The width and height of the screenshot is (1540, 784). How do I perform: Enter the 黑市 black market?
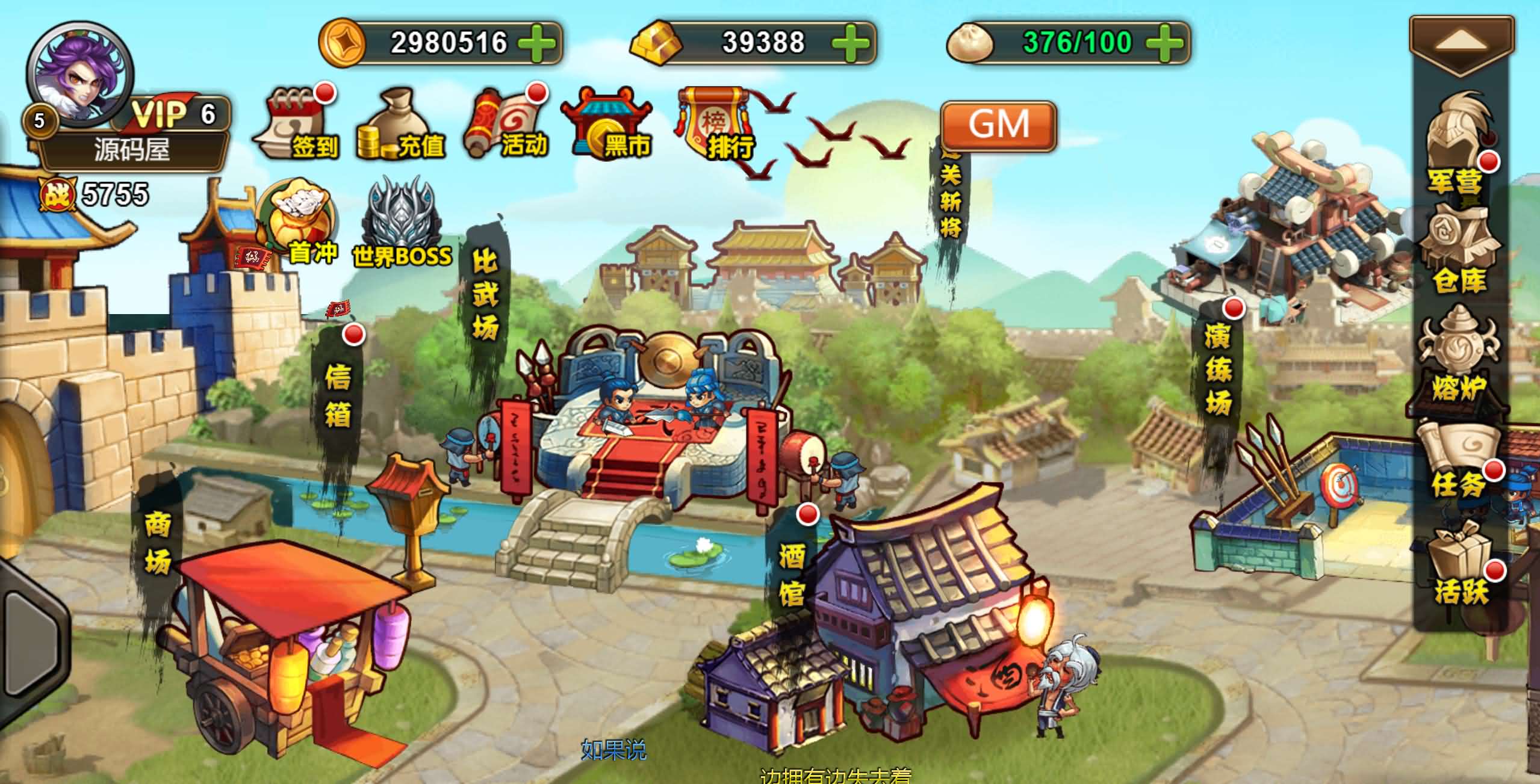click(606, 125)
